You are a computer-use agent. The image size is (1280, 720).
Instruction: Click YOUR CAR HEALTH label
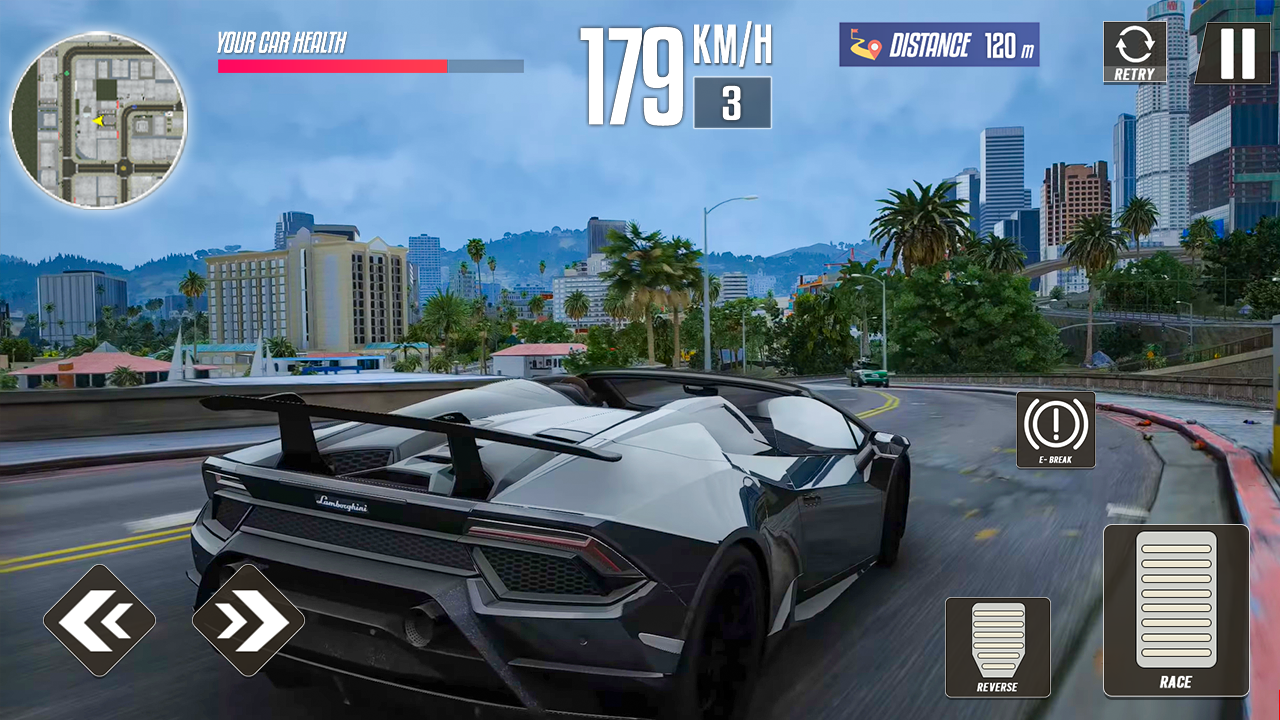pyautogui.click(x=283, y=43)
